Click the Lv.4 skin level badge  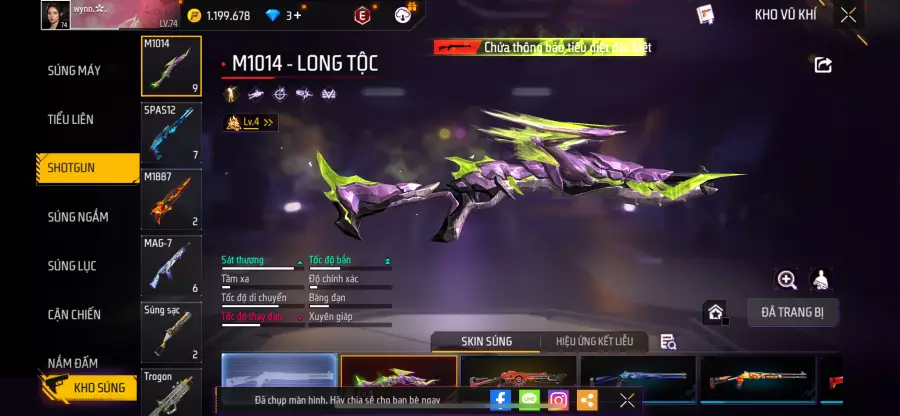pyautogui.click(x=250, y=123)
